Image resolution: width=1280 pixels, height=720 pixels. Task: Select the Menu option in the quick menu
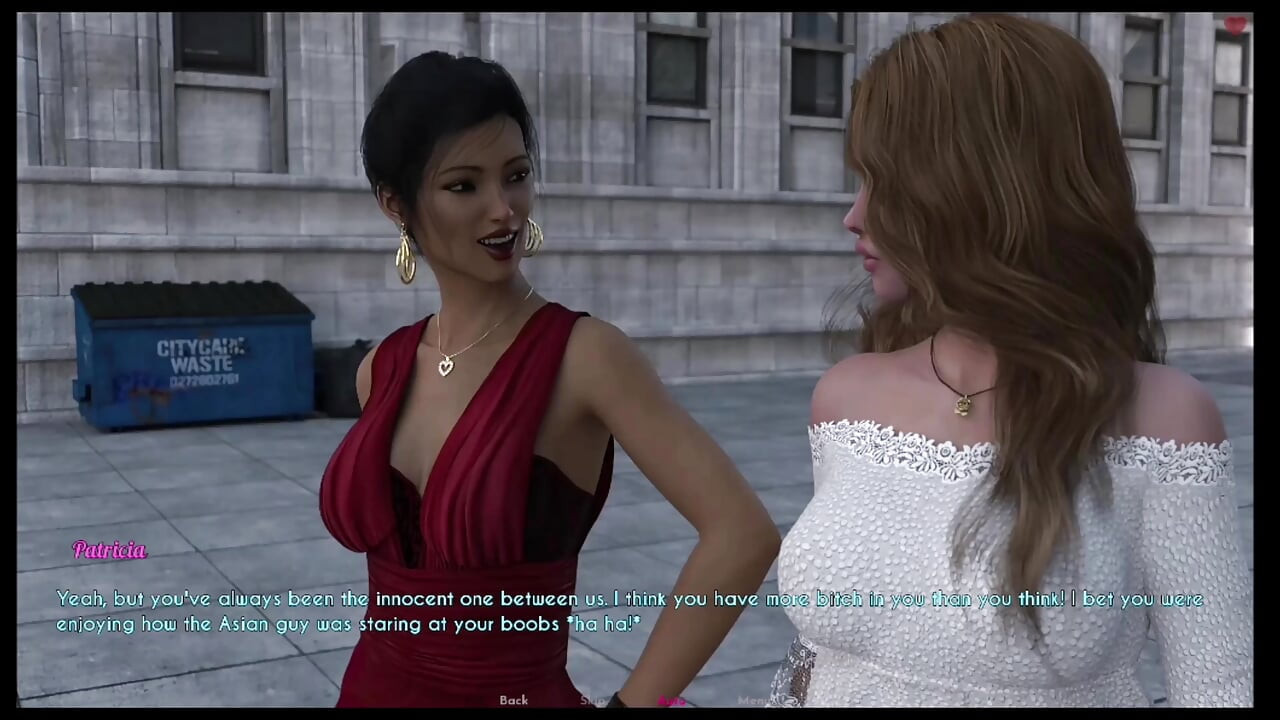click(x=755, y=700)
